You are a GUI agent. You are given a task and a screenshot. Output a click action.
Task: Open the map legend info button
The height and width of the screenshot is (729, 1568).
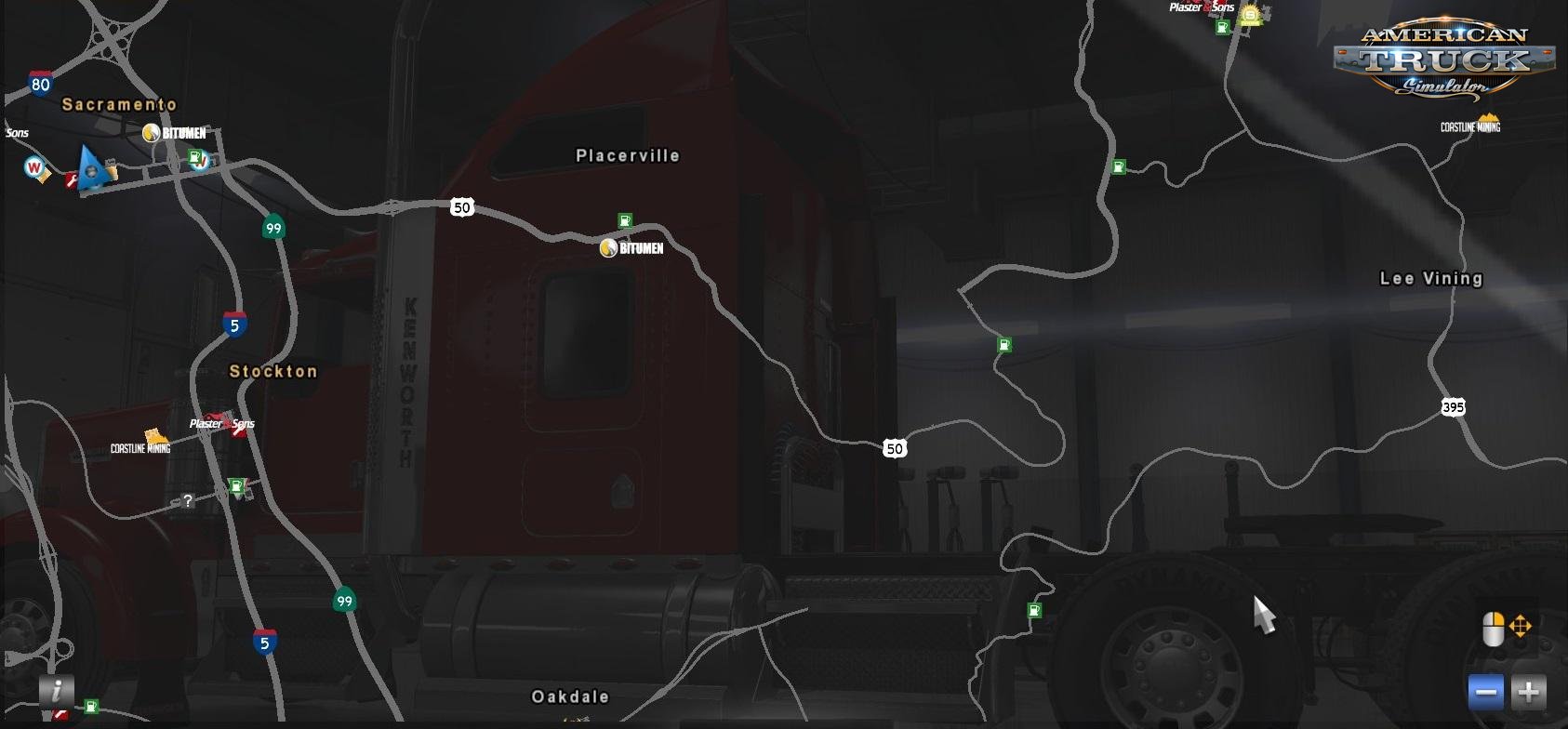pos(58,694)
